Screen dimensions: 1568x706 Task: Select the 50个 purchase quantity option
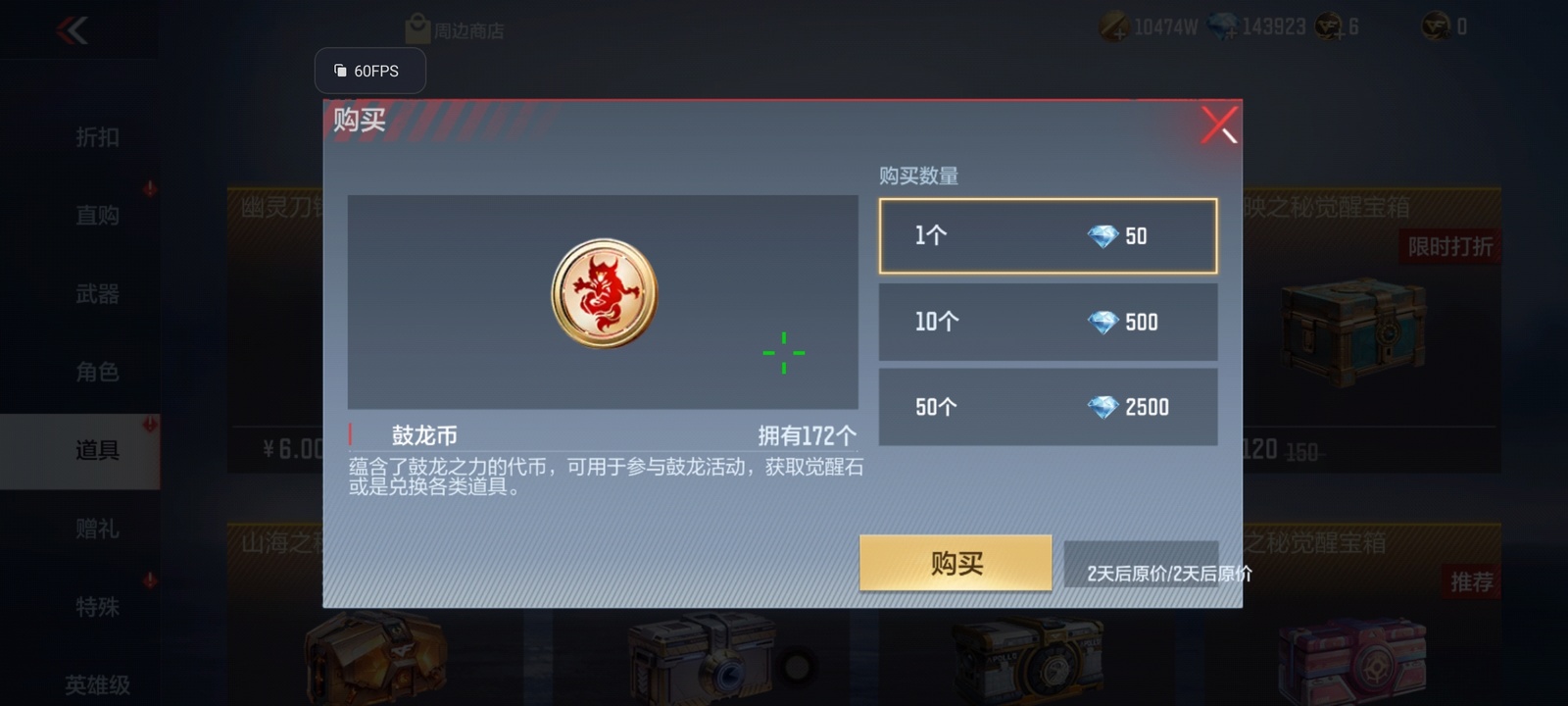pos(1047,407)
